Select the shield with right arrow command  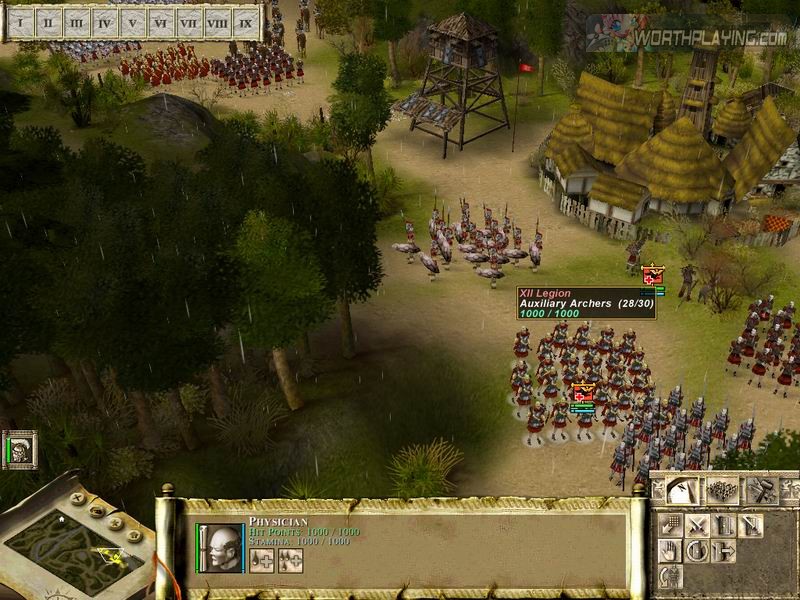coord(724,551)
